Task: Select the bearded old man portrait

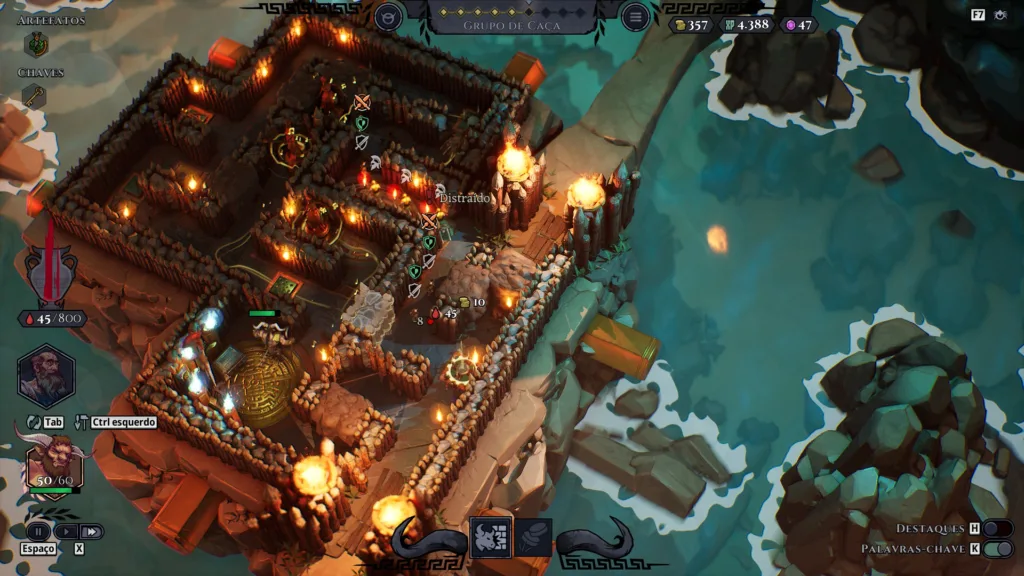Action: click(46, 375)
